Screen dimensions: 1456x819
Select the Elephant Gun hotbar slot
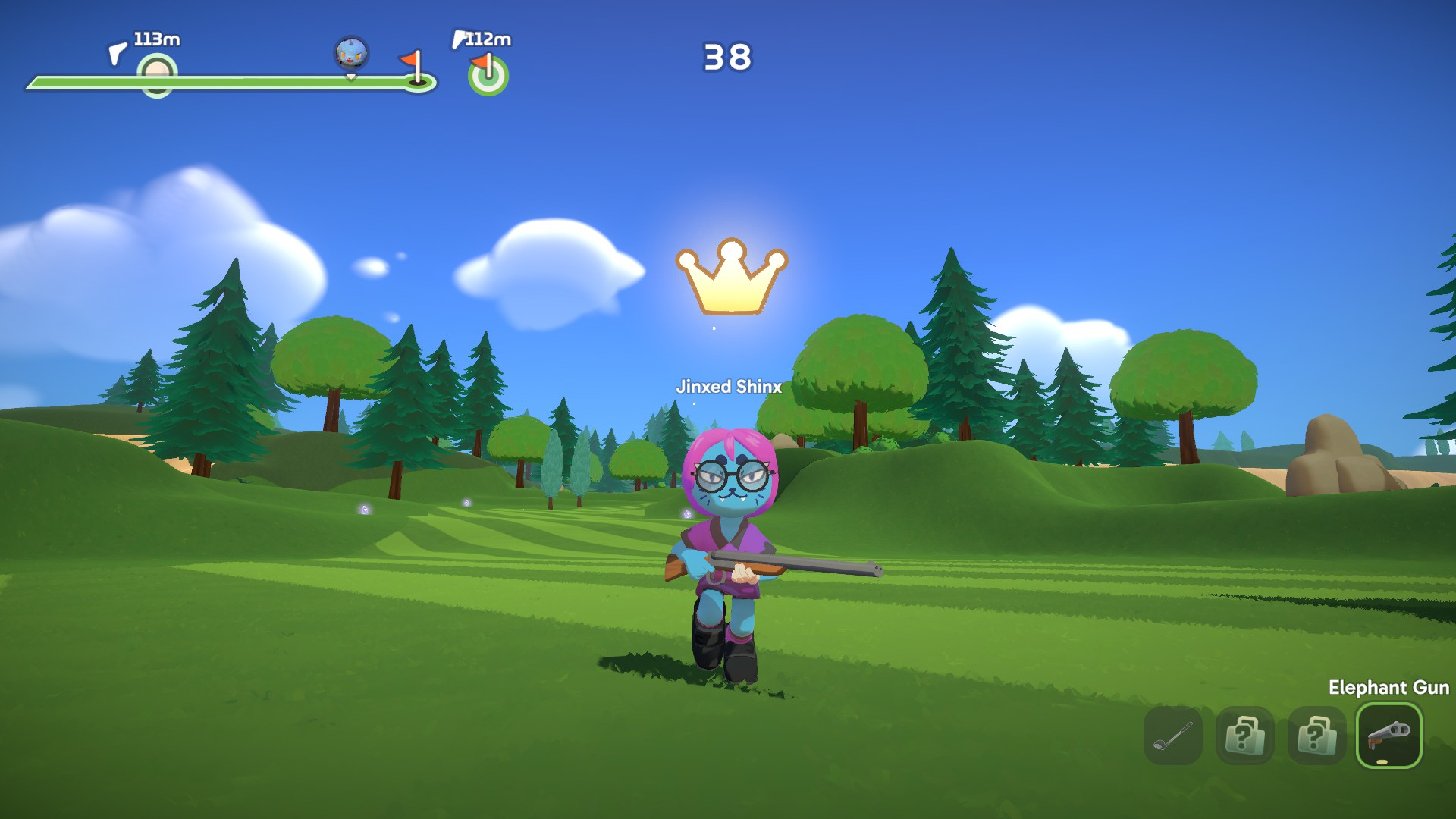point(1388,735)
